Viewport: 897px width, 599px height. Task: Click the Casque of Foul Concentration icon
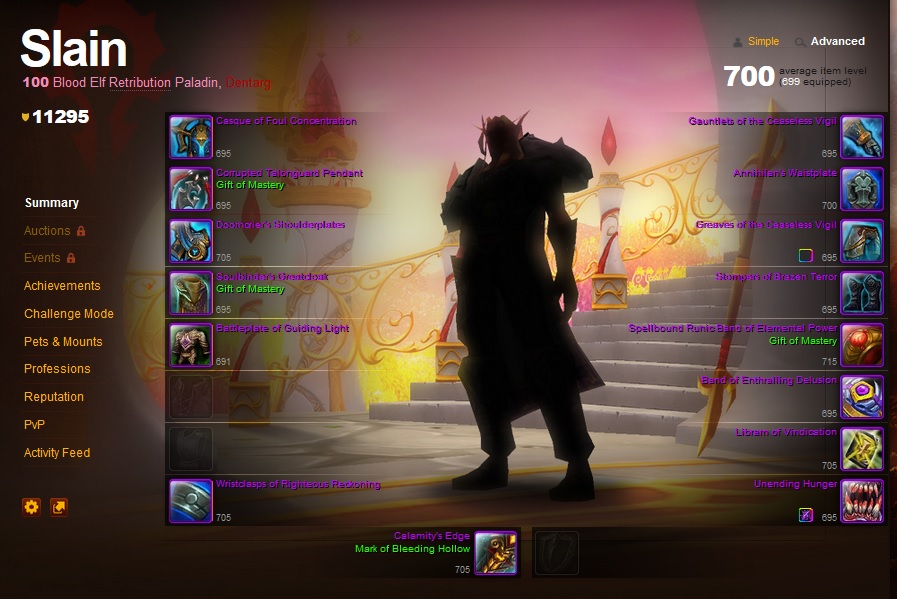pos(190,137)
